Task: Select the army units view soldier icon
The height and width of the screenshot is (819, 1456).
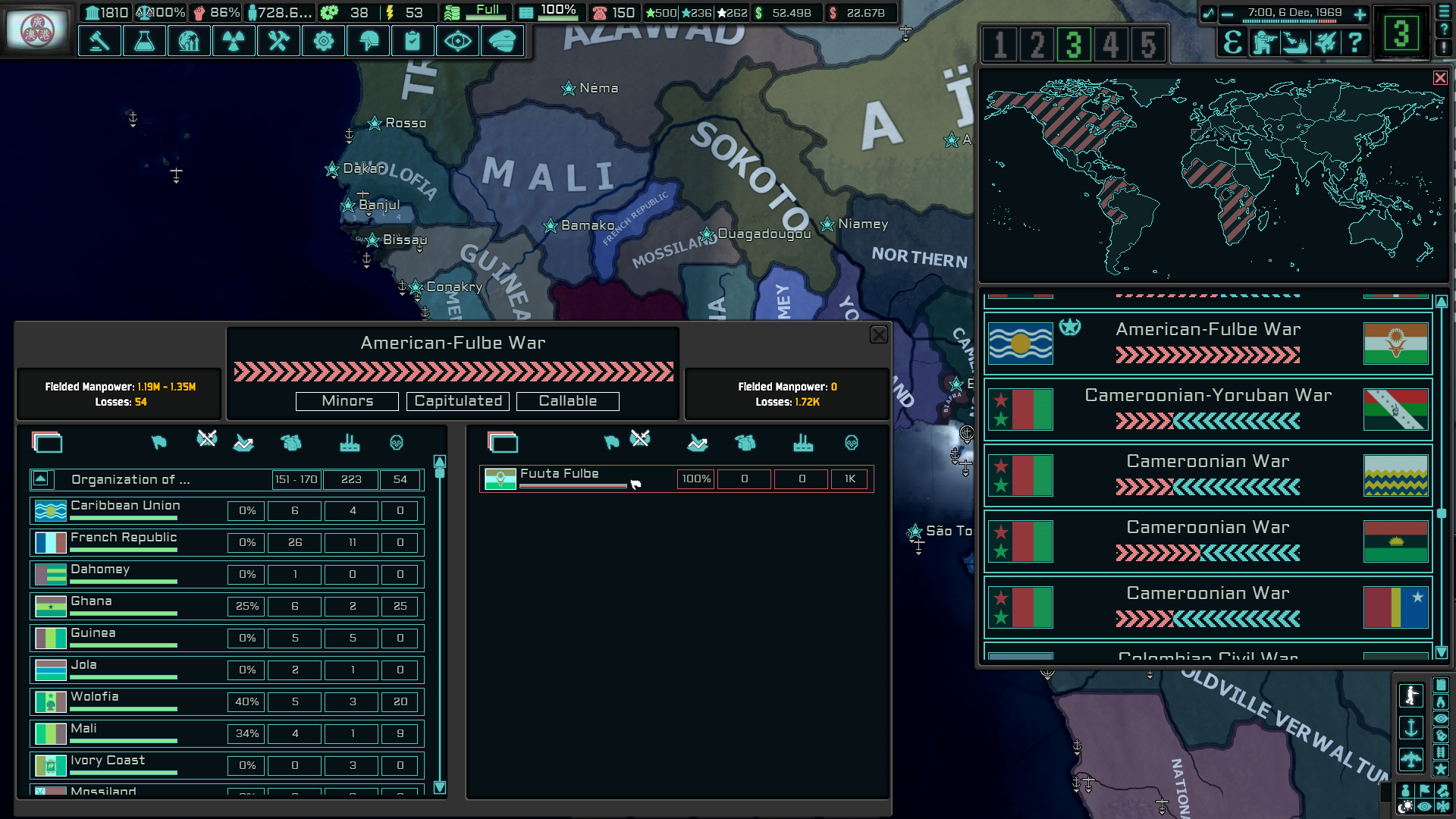Action: 1411,695
